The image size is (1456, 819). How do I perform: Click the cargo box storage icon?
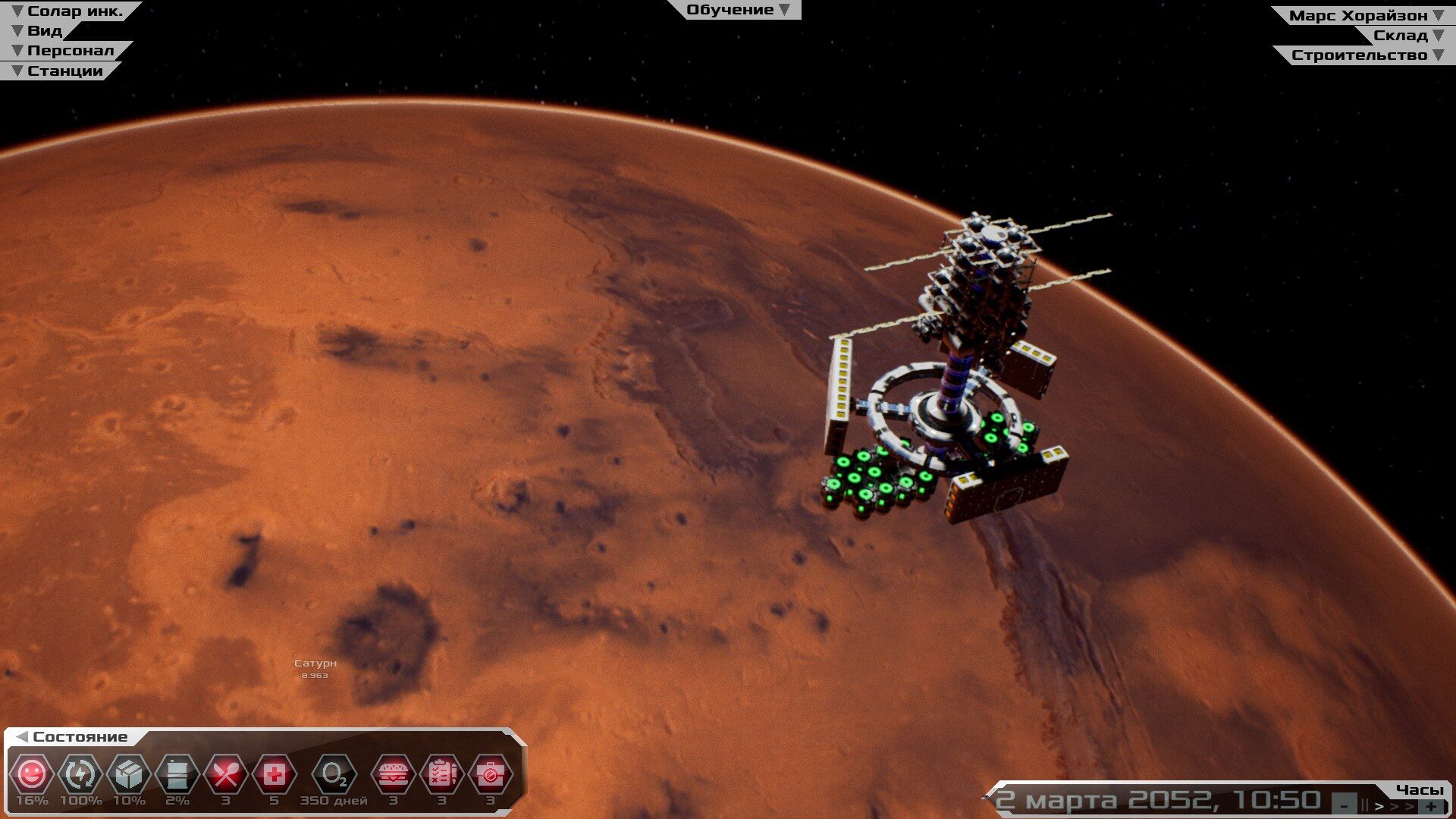pyautogui.click(x=129, y=775)
